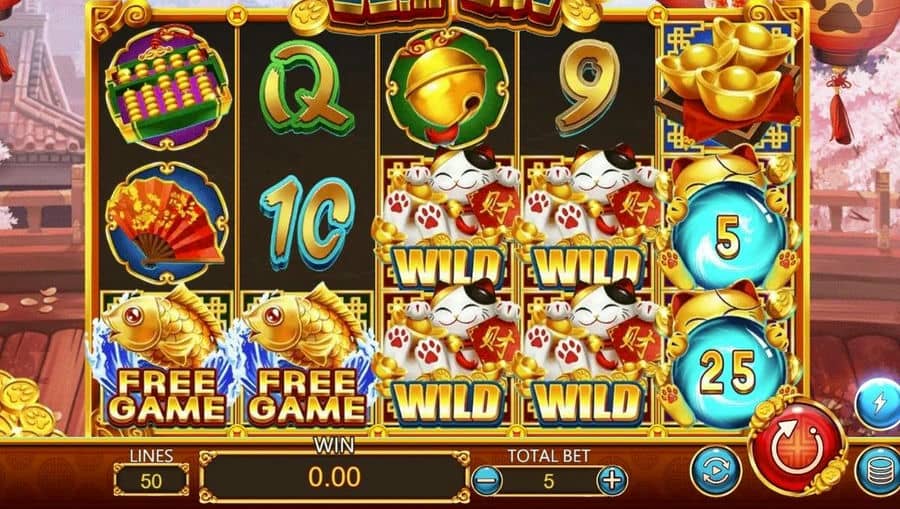Spin the reels with the red button
The width and height of the screenshot is (900, 509).
coord(796,445)
